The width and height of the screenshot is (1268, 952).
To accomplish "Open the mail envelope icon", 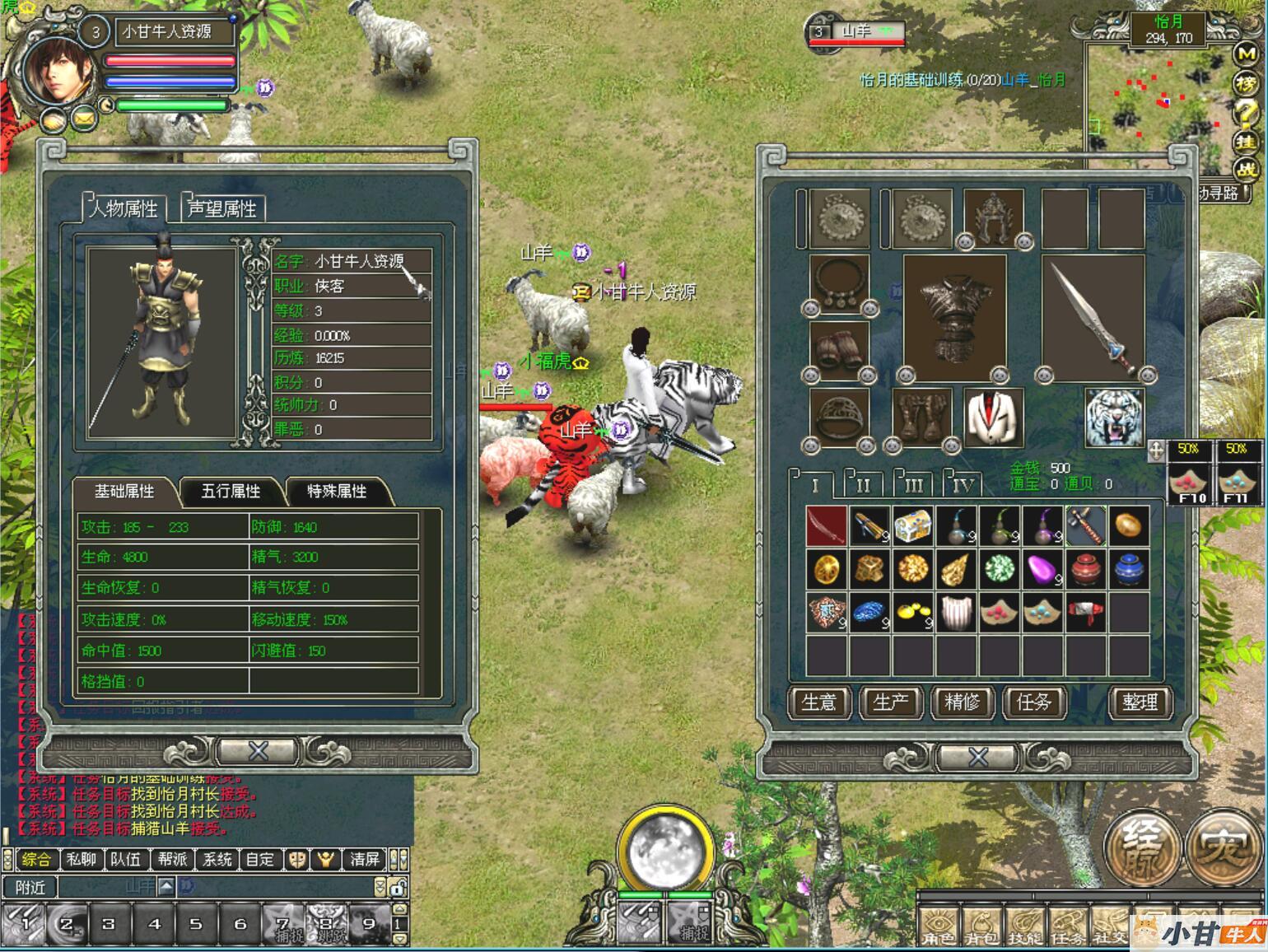I will pyautogui.click(x=83, y=120).
